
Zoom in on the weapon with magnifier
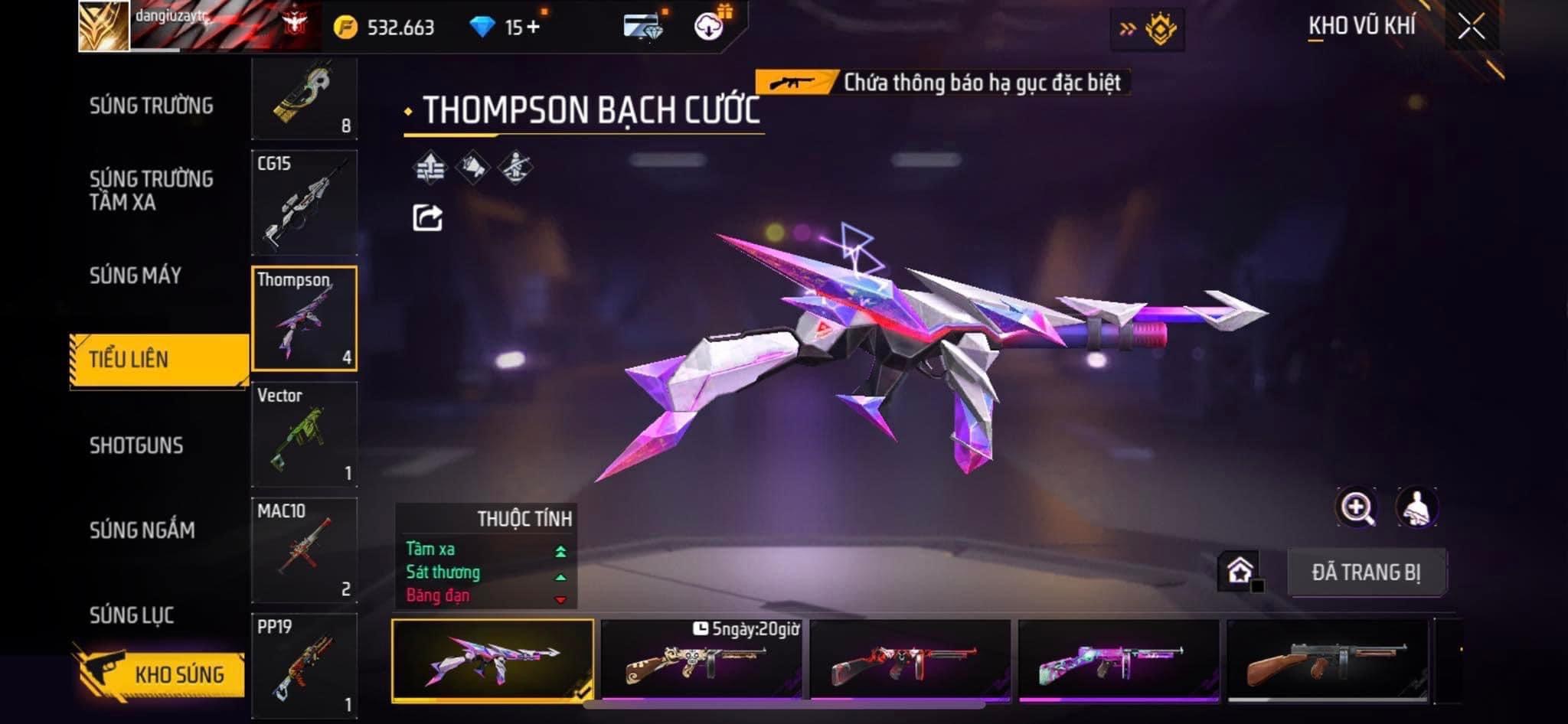click(x=1356, y=507)
